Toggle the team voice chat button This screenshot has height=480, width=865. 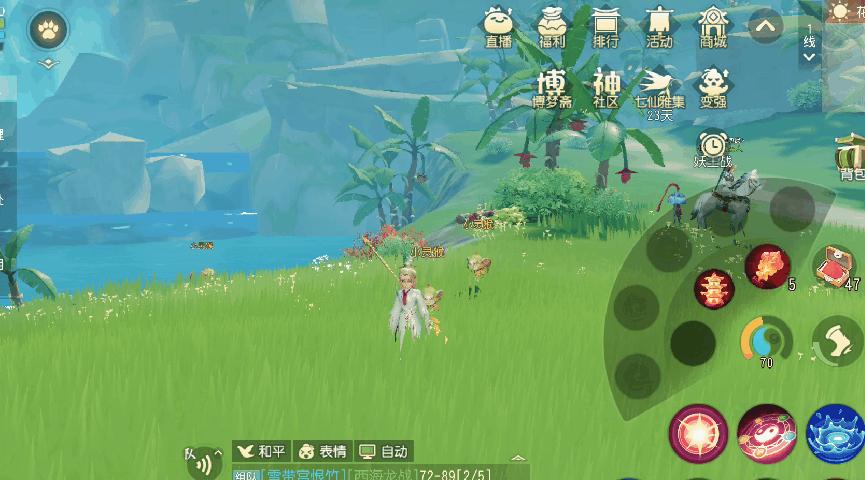tap(203, 464)
